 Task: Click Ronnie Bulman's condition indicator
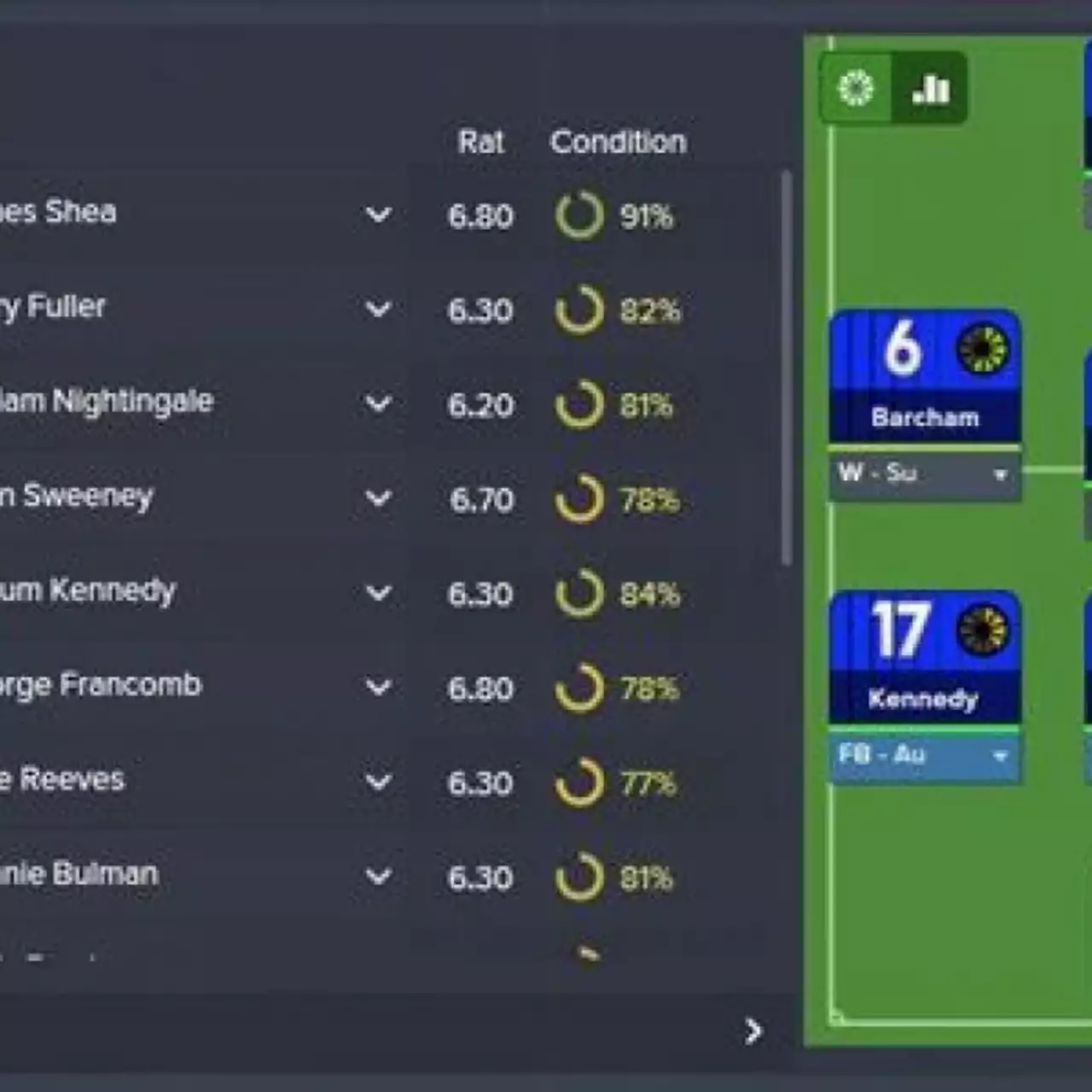[x=581, y=877]
